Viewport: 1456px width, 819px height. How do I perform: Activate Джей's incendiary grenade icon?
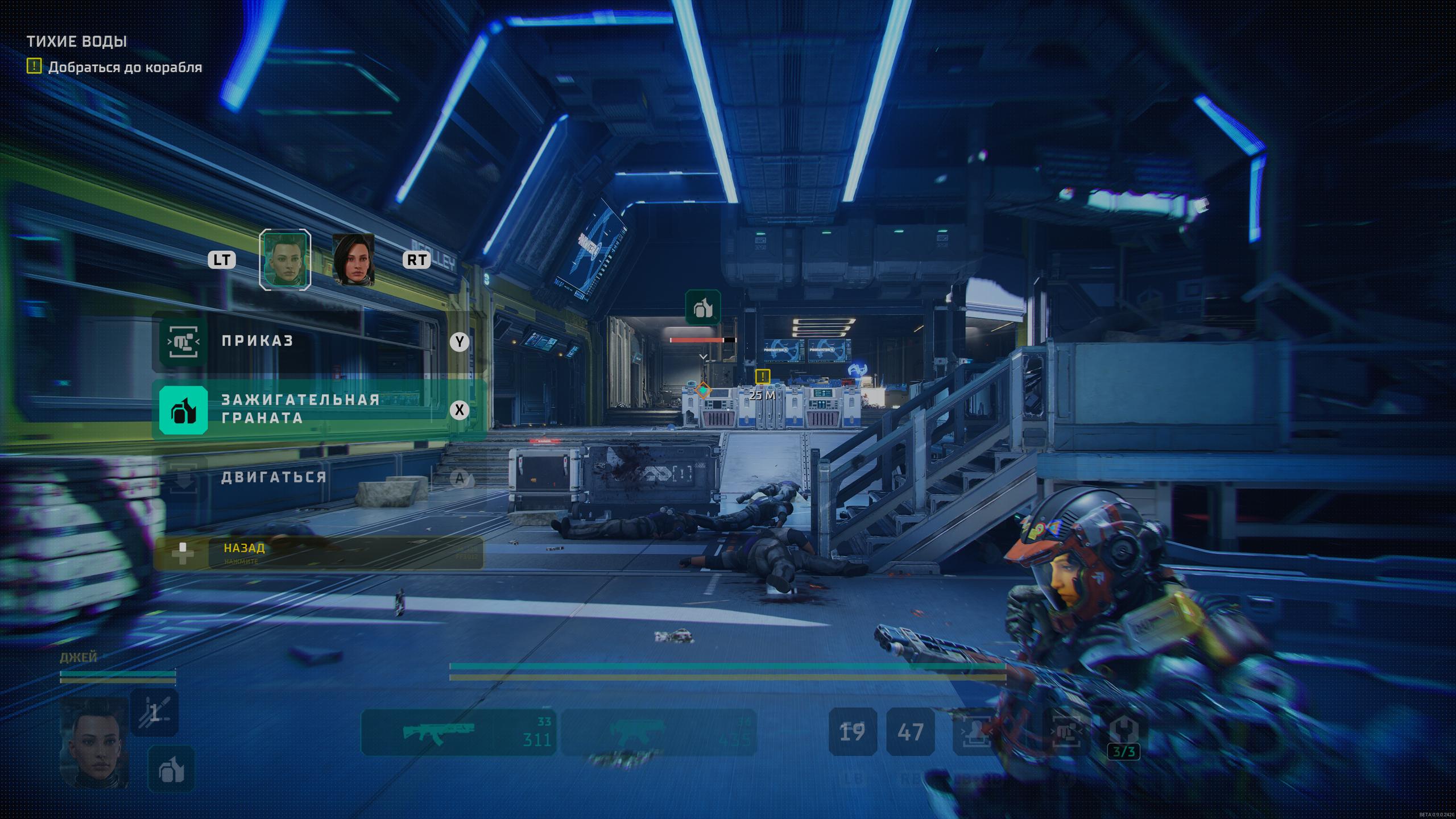pyautogui.click(x=171, y=770)
